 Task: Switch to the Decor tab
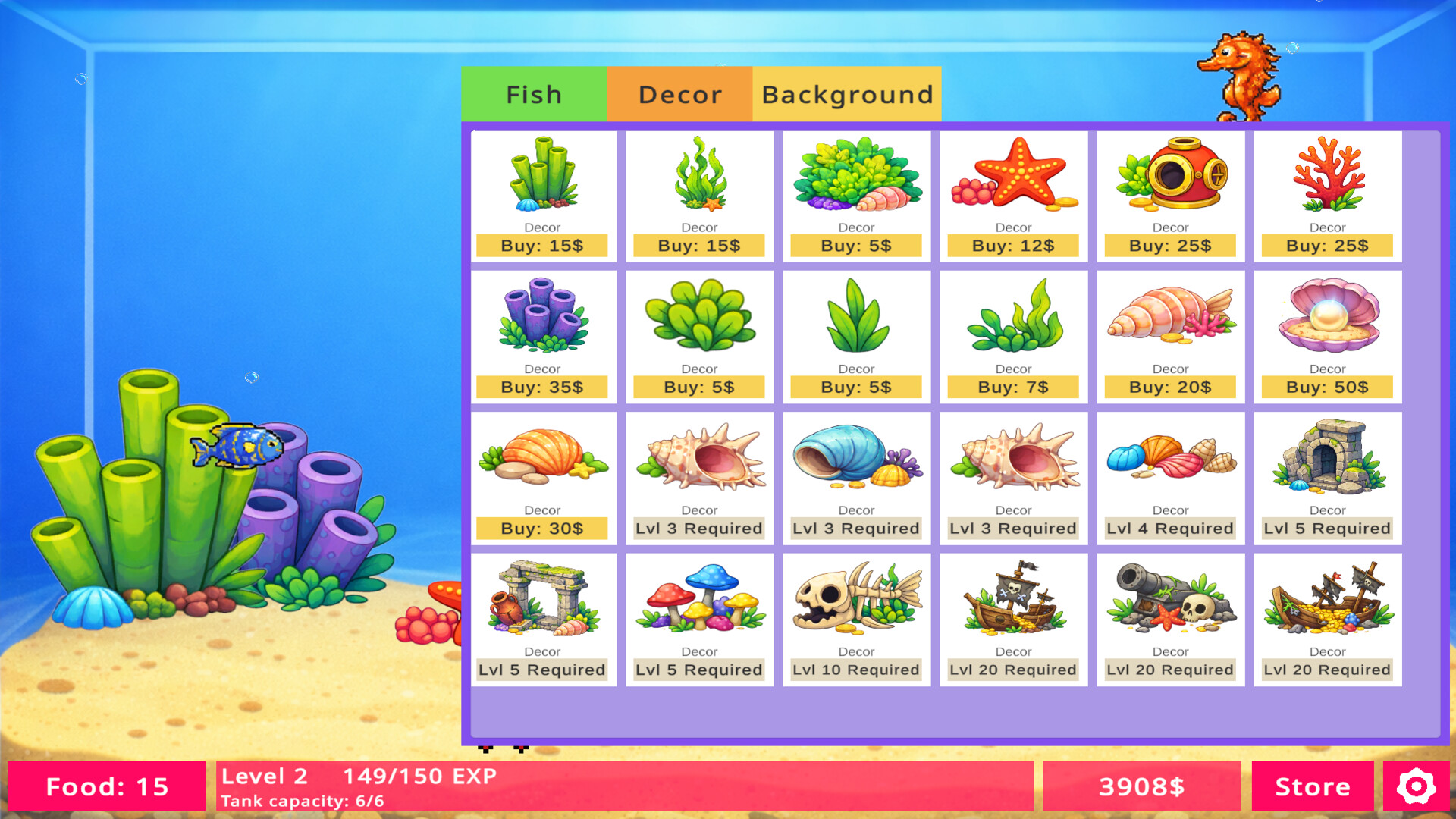(679, 93)
